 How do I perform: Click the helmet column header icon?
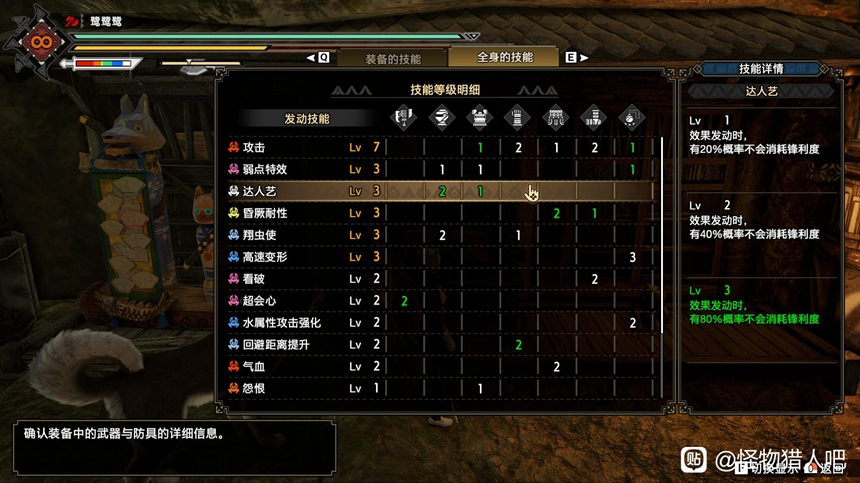(x=442, y=118)
